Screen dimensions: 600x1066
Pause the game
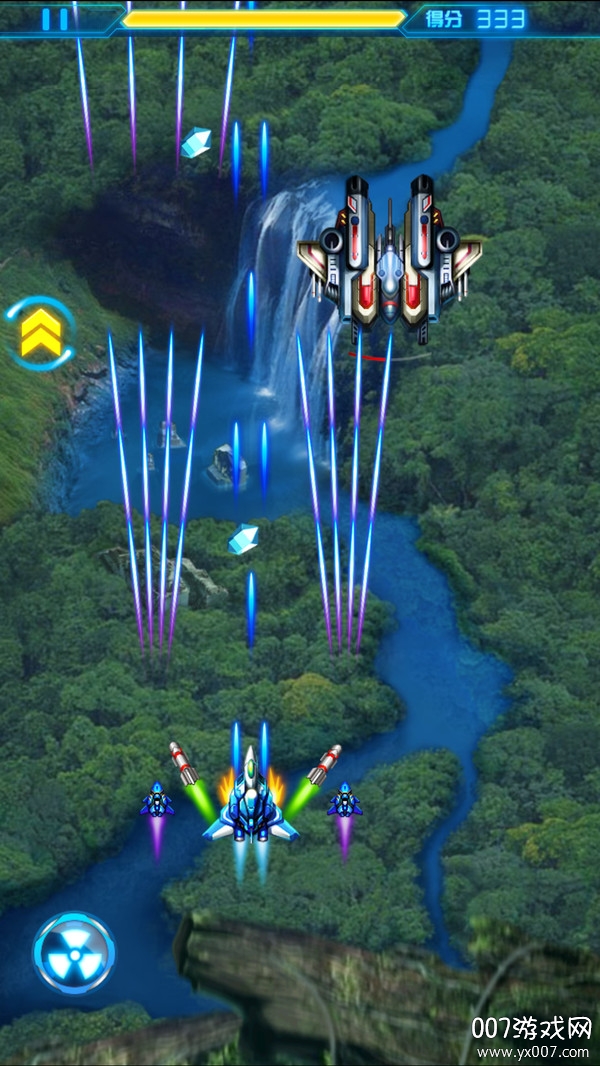coord(56,19)
